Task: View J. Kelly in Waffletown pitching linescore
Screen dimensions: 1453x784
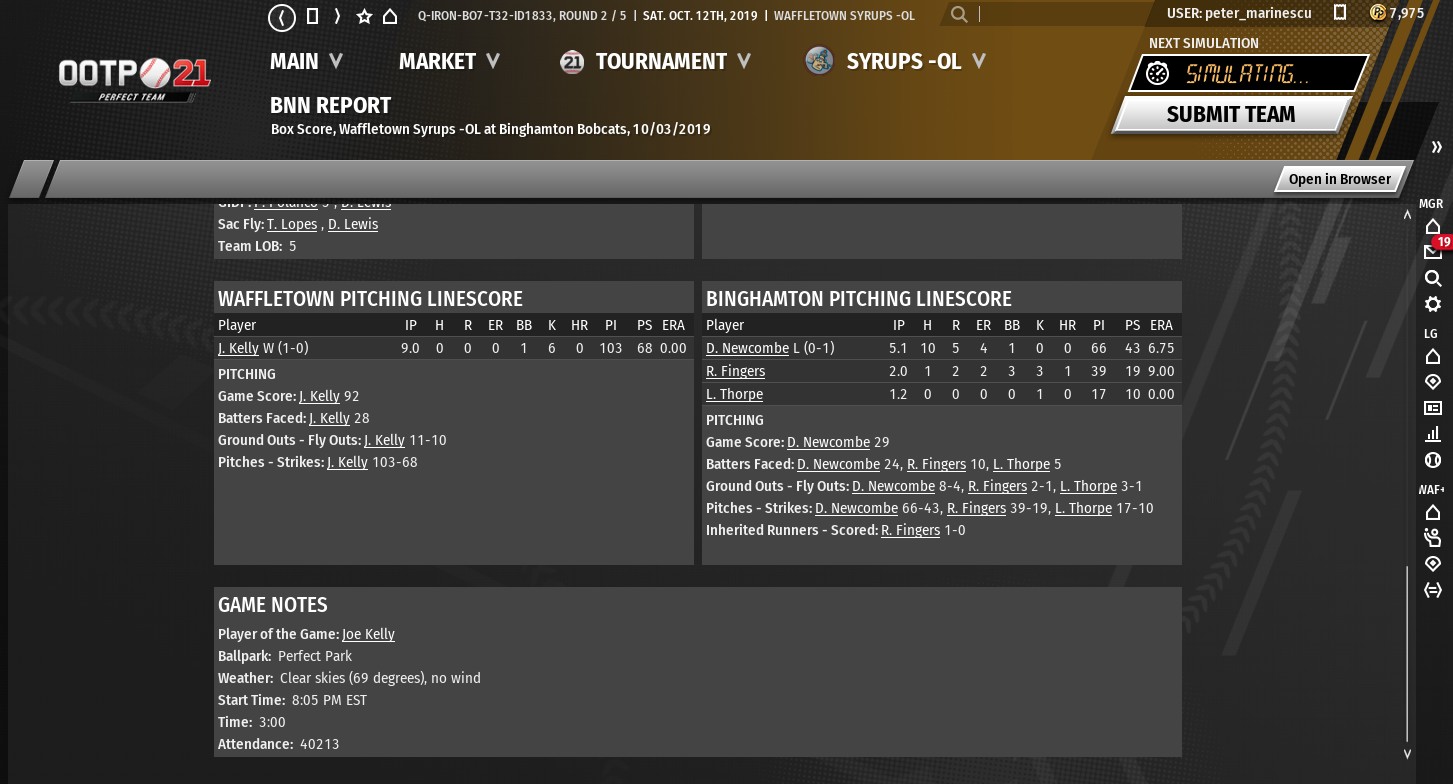Action: [238, 348]
